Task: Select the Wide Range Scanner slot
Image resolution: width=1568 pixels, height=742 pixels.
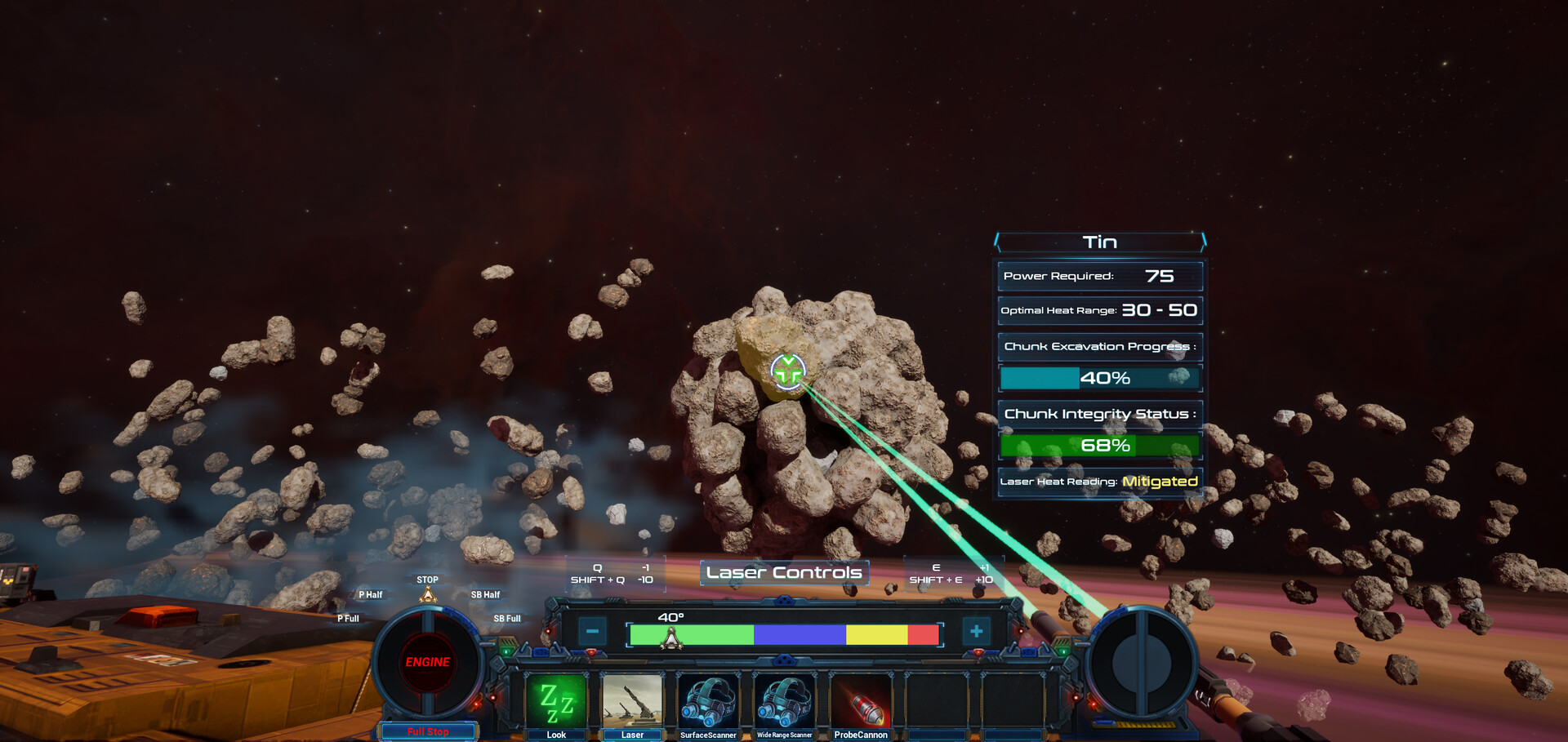Action: tap(784, 702)
